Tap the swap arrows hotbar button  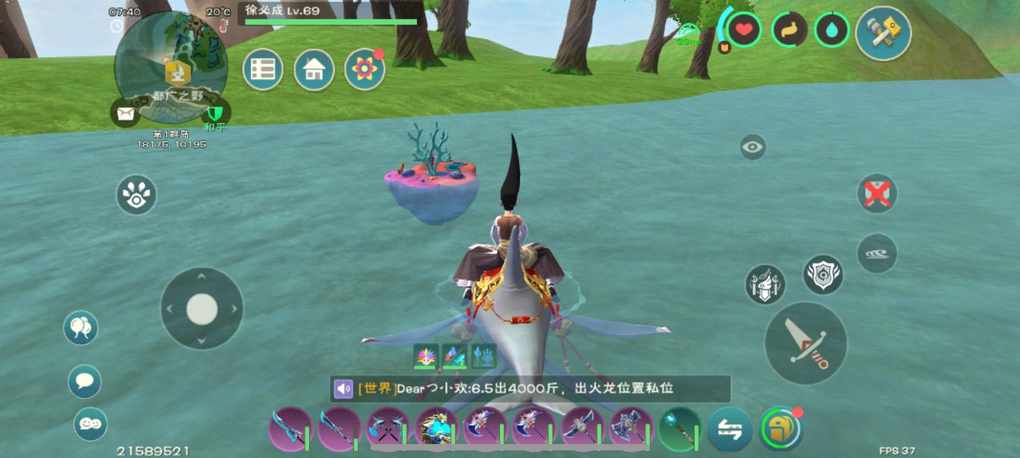(x=730, y=429)
